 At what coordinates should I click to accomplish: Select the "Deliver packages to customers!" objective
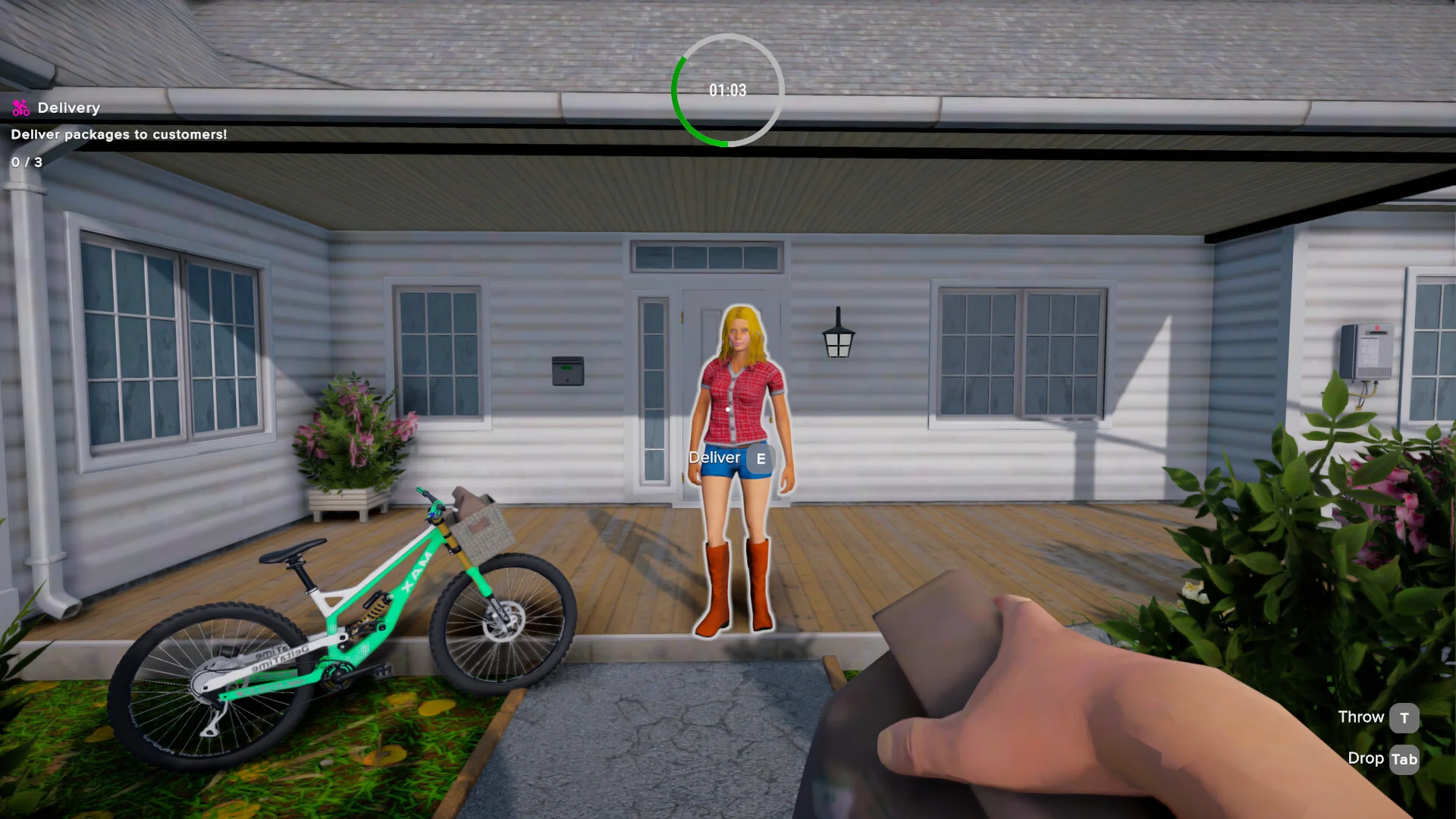[119, 135]
